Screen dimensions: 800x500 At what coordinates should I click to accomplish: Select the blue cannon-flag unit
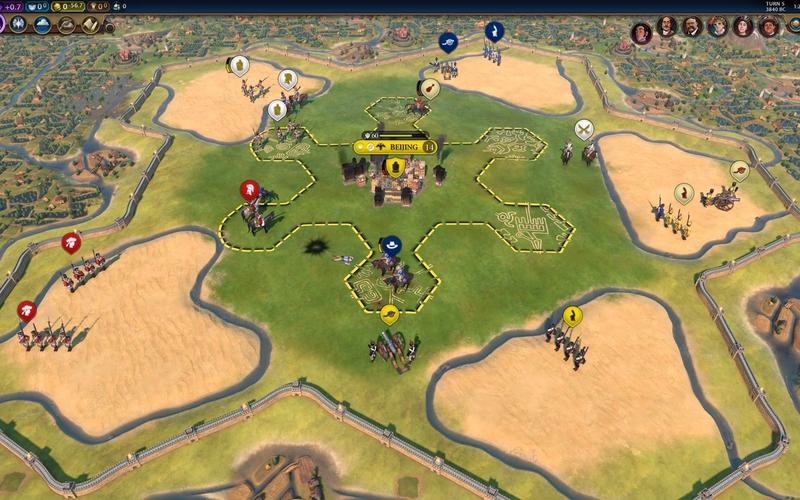(447, 41)
